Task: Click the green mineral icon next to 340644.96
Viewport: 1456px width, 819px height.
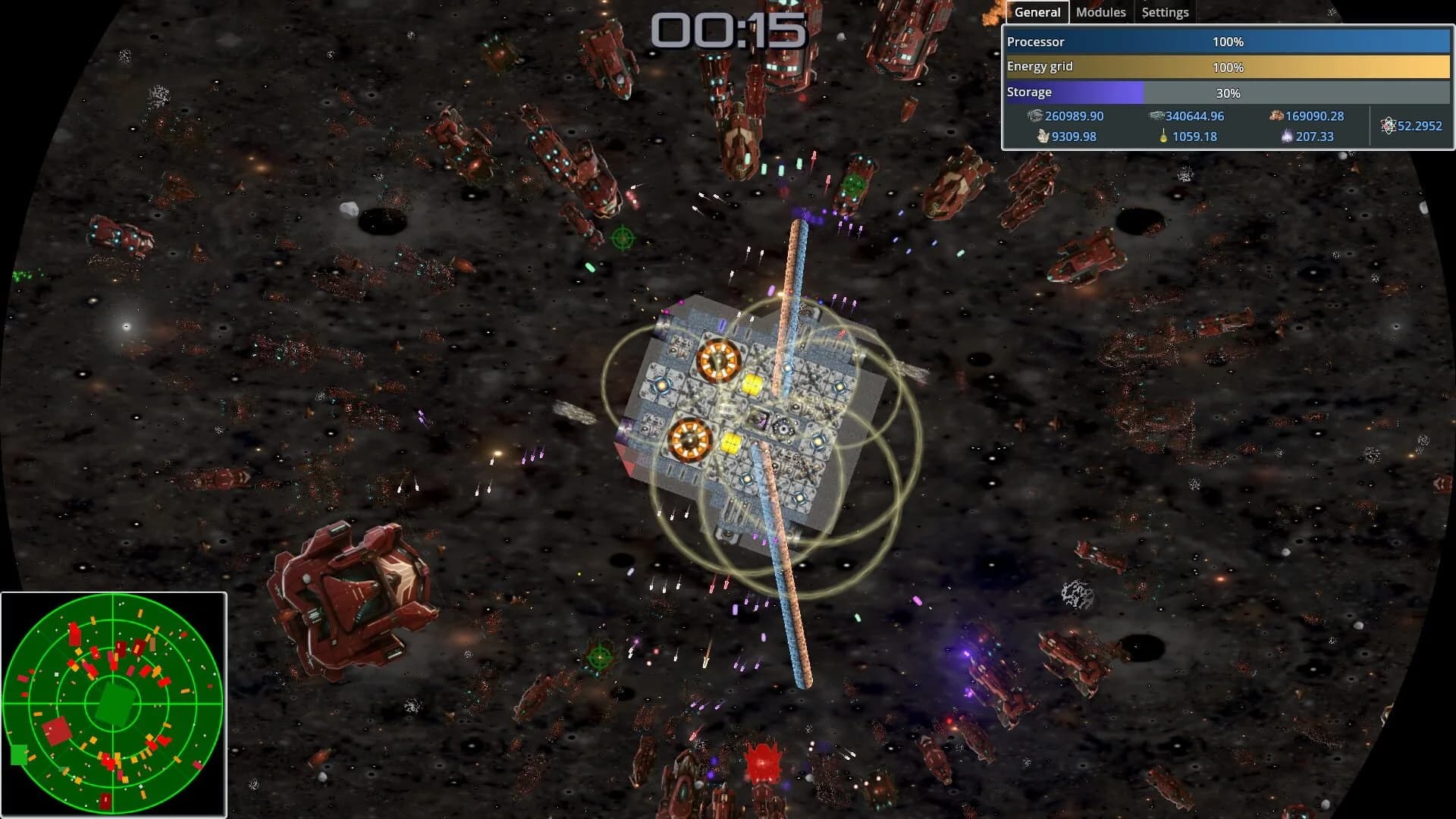Action: (x=1157, y=115)
